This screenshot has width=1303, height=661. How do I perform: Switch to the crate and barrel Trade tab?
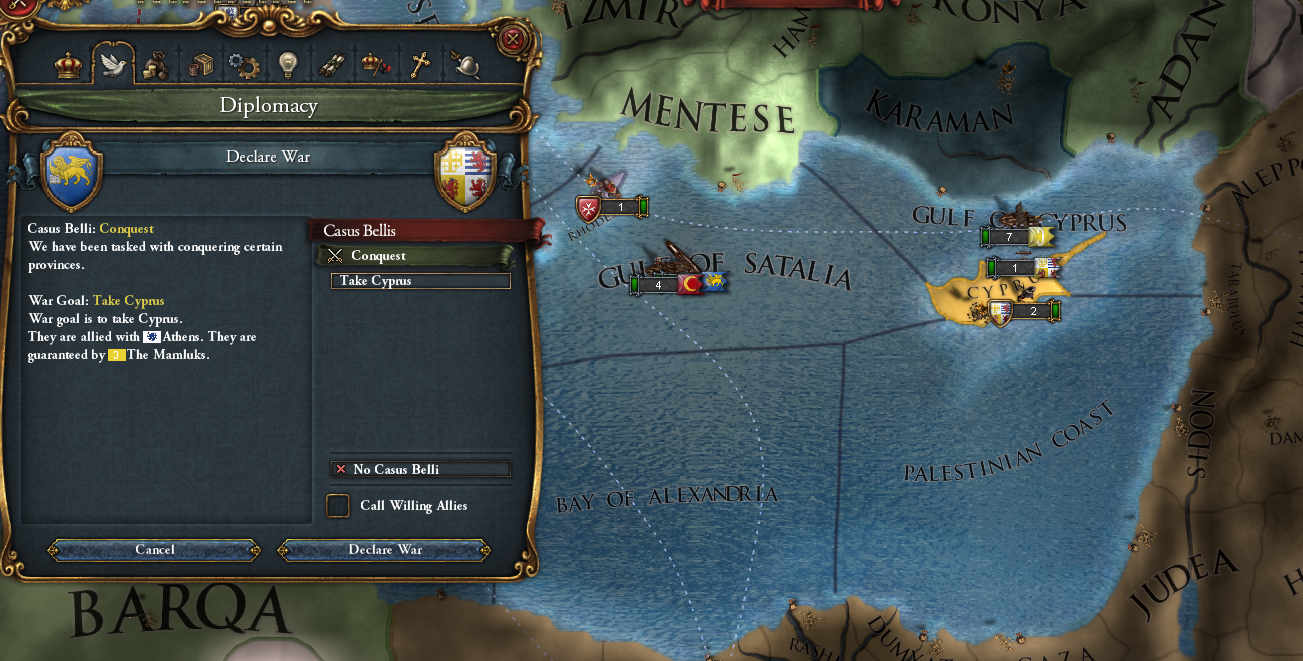201,65
